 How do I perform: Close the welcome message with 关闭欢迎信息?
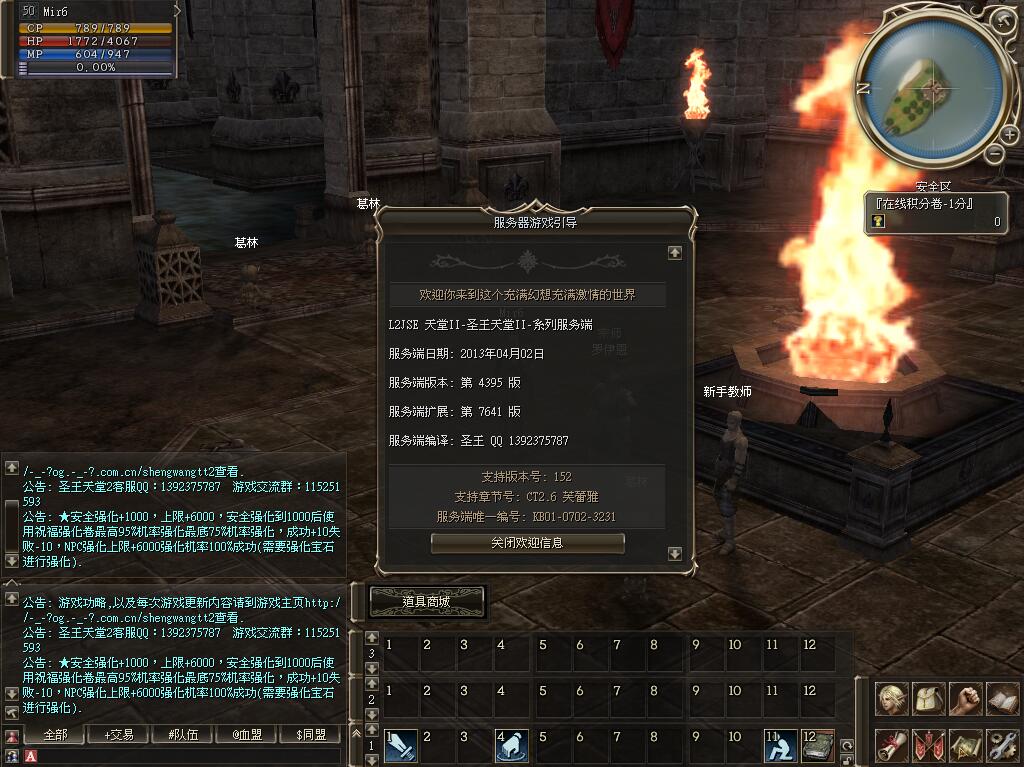[527, 543]
